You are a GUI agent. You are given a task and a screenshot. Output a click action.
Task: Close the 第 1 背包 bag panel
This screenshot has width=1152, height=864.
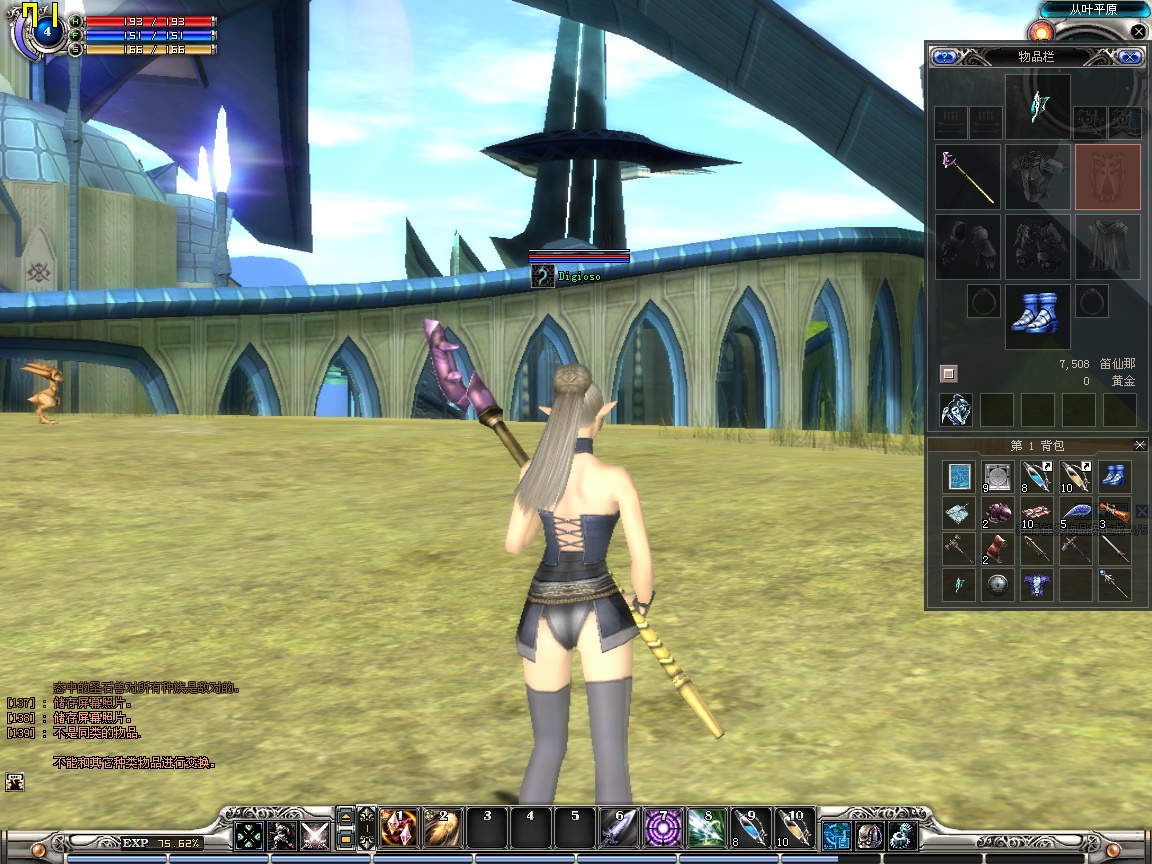click(1140, 445)
